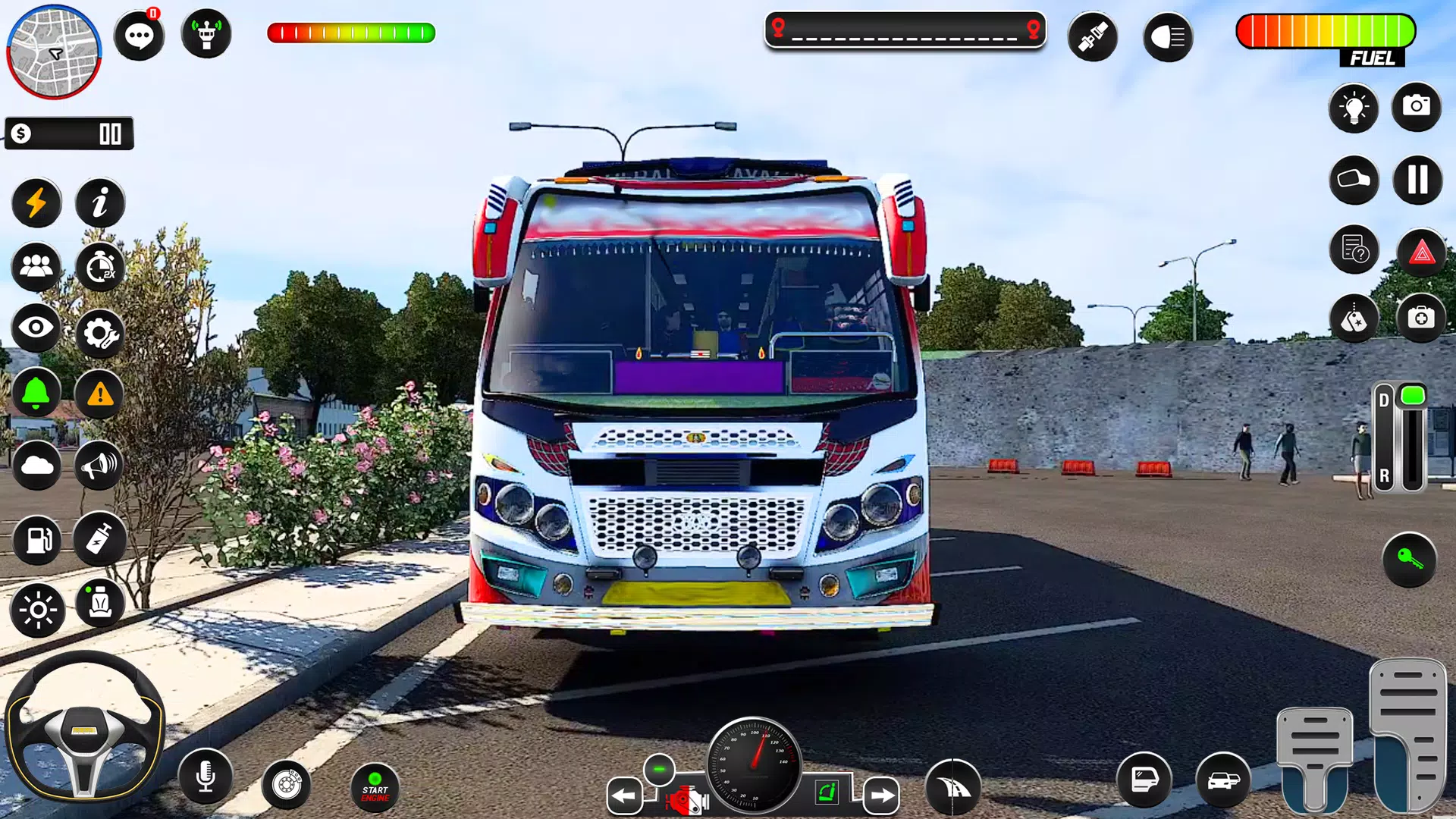Turn the green ignition key
Screen dimensions: 1456x819
(x=1409, y=560)
